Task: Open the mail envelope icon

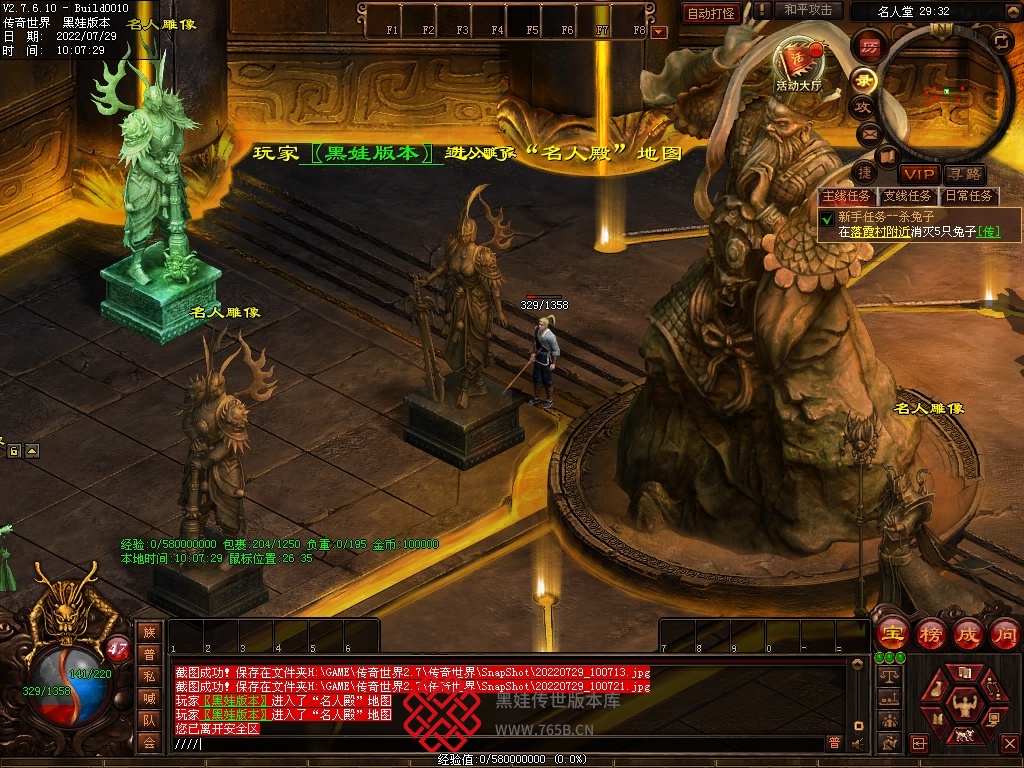Action: coord(869,132)
